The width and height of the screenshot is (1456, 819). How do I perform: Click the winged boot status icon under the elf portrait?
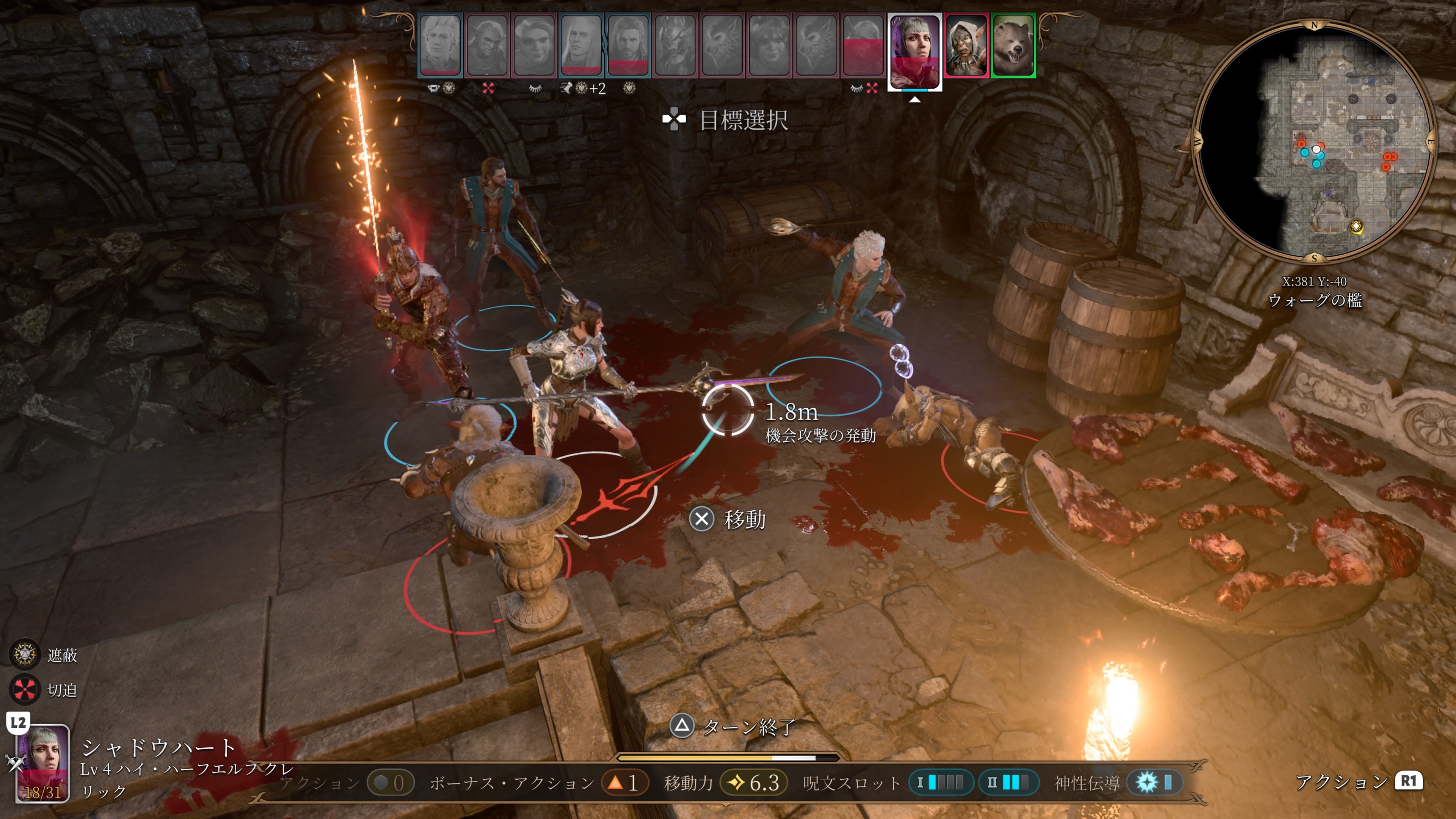click(x=566, y=88)
